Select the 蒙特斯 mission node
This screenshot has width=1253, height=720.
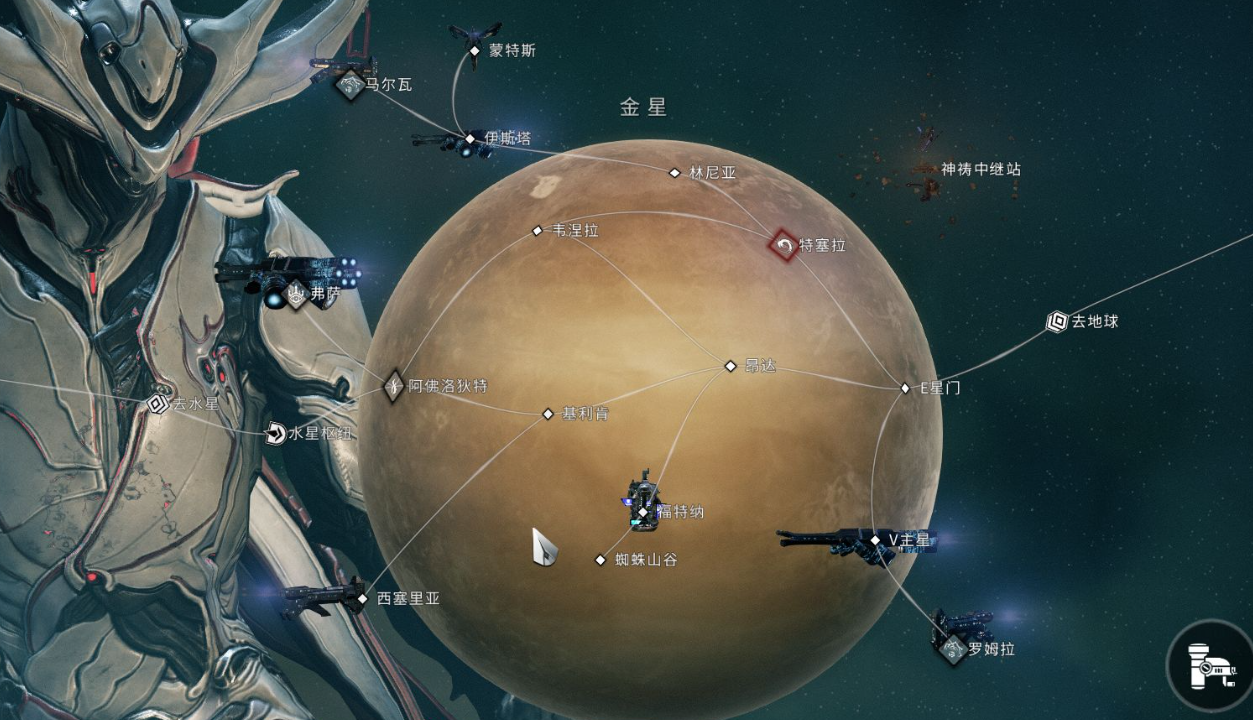(475, 50)
